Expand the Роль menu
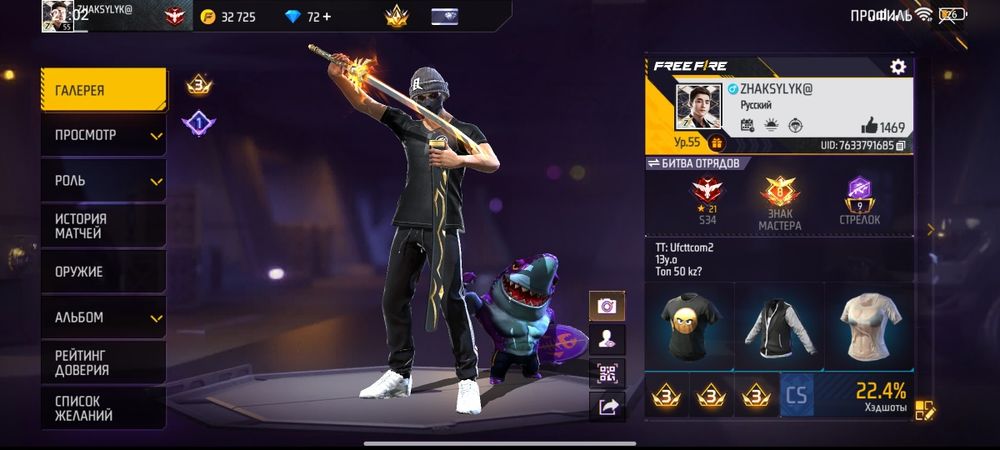Viewport: 1000px width, 450px height. 103,181
